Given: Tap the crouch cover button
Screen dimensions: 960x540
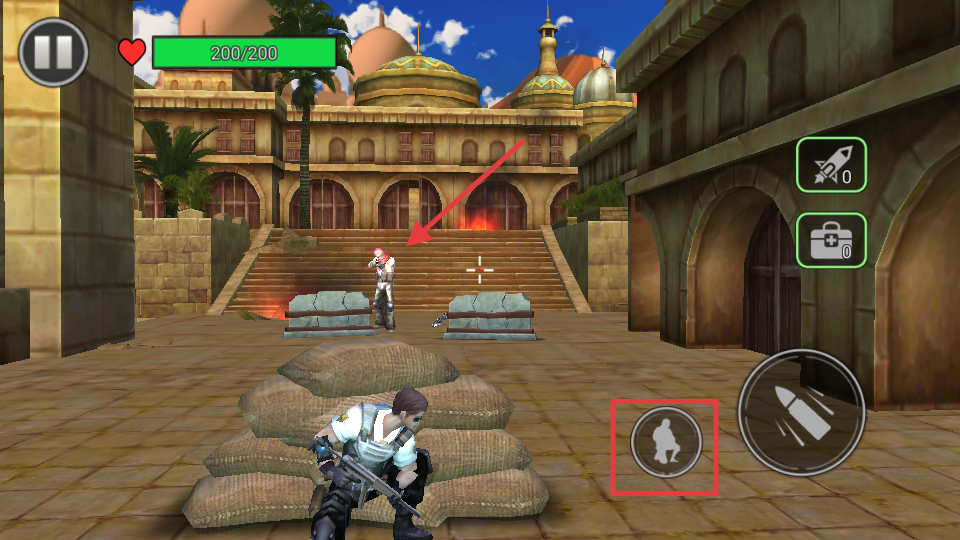Looking at the screenshot, I should pos(666,445).
